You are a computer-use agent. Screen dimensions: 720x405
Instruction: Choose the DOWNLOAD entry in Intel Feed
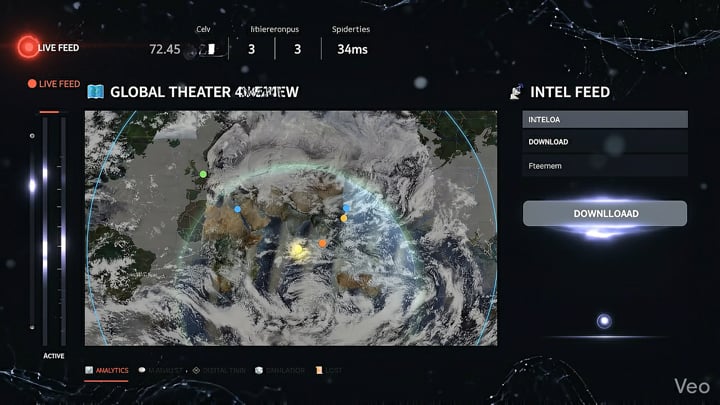click(604, 142)
